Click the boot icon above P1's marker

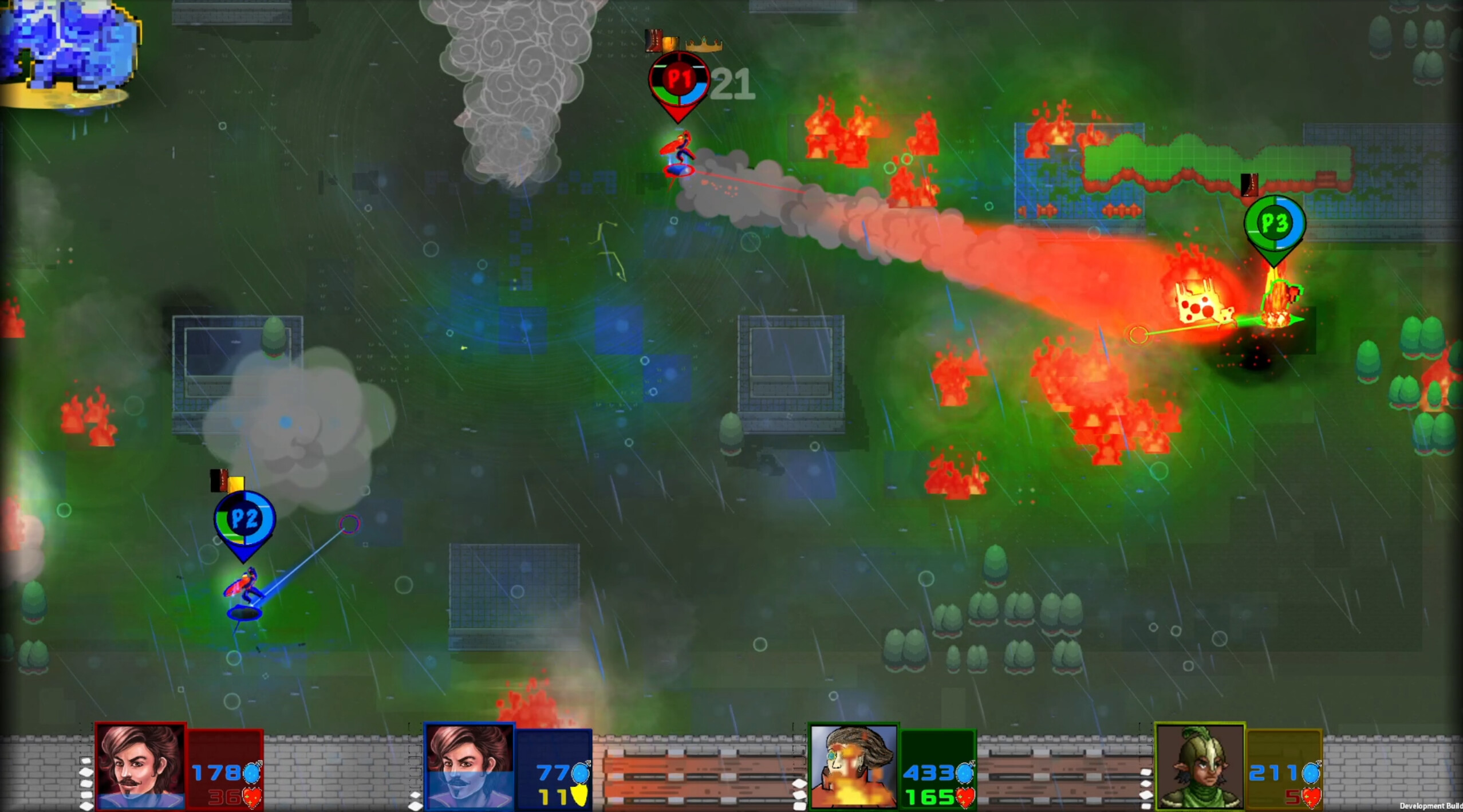tap(654, 39)
